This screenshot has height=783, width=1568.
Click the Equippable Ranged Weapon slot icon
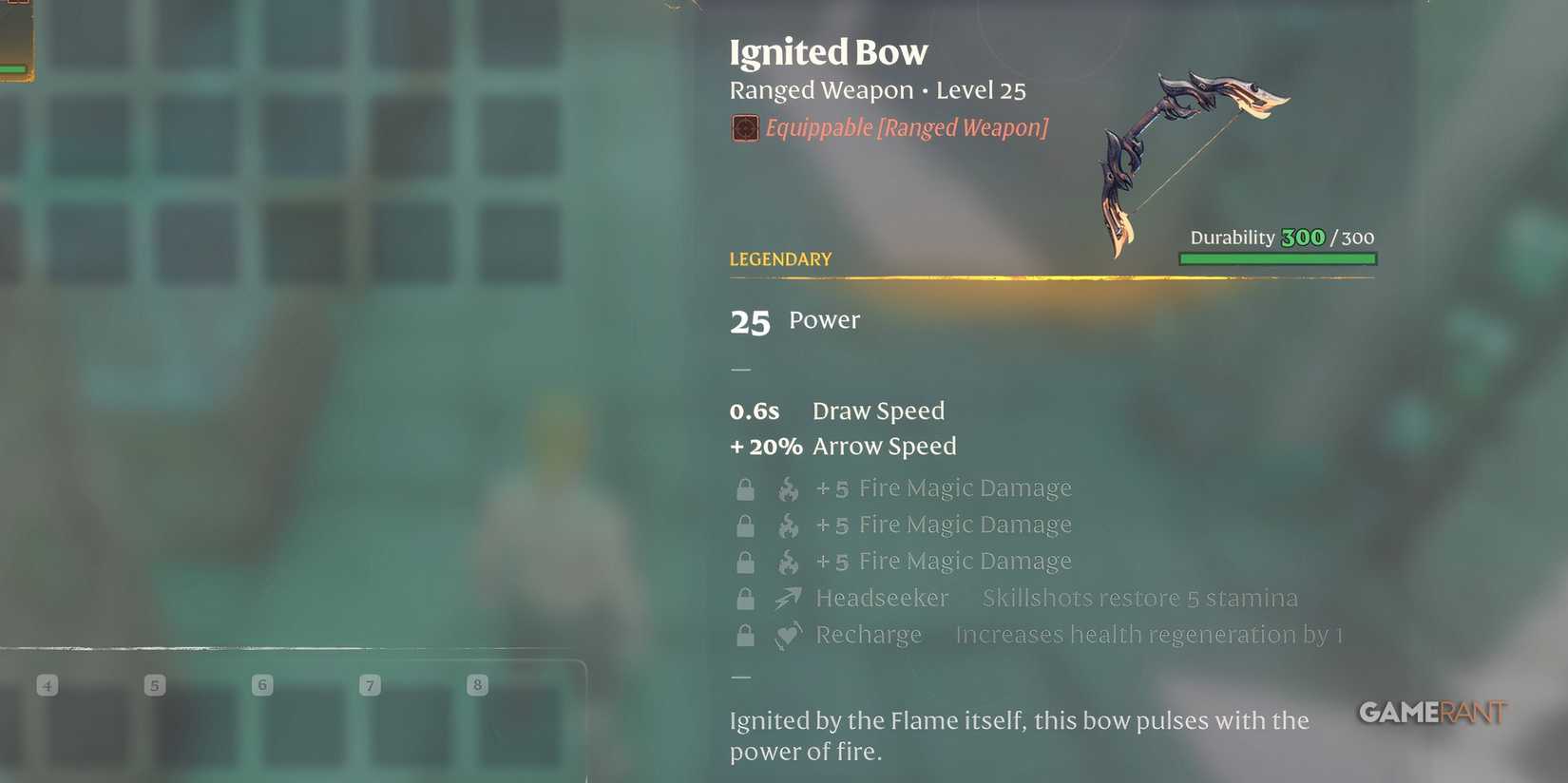744,127
